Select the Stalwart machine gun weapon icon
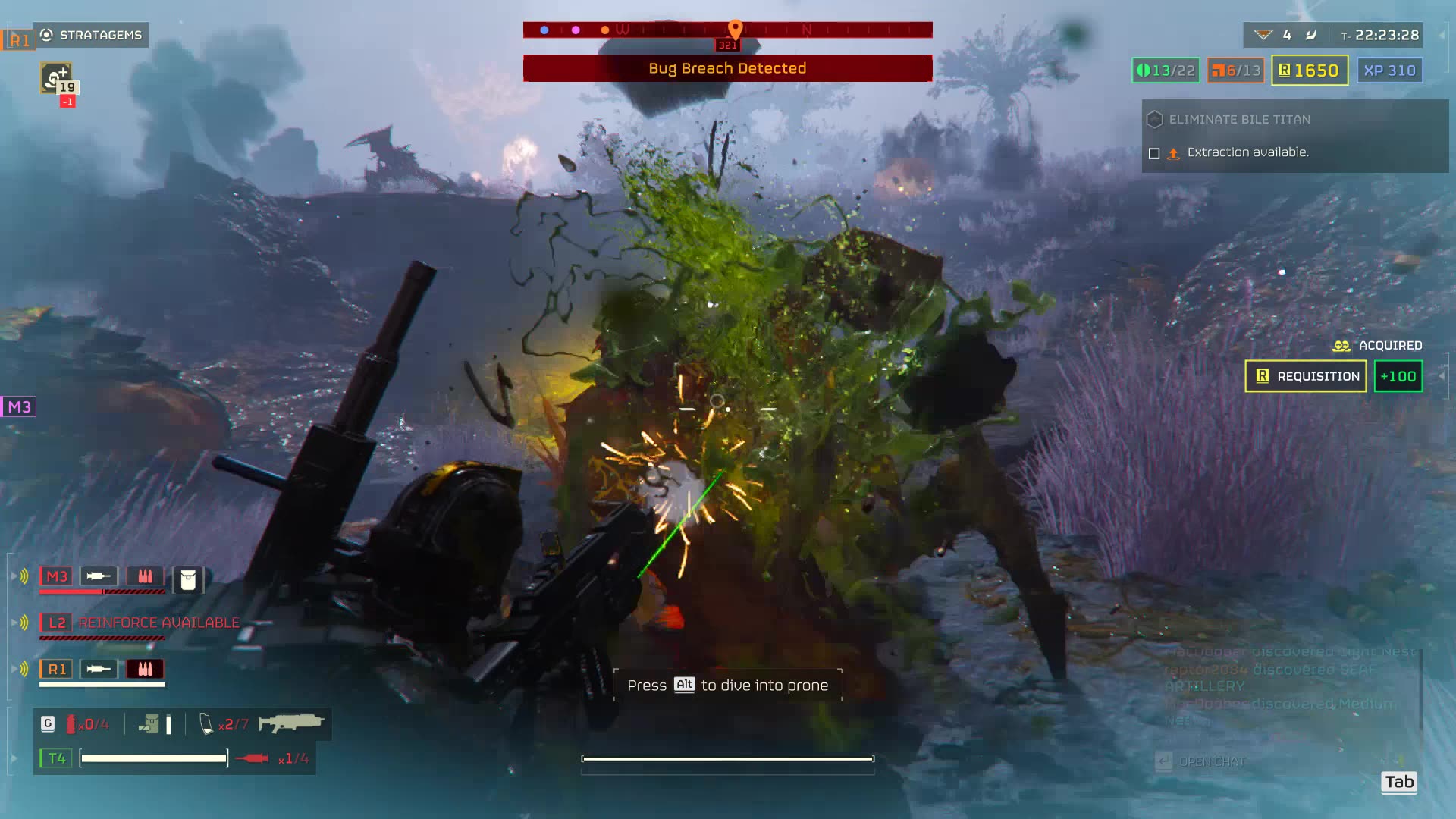 [292, 723]
